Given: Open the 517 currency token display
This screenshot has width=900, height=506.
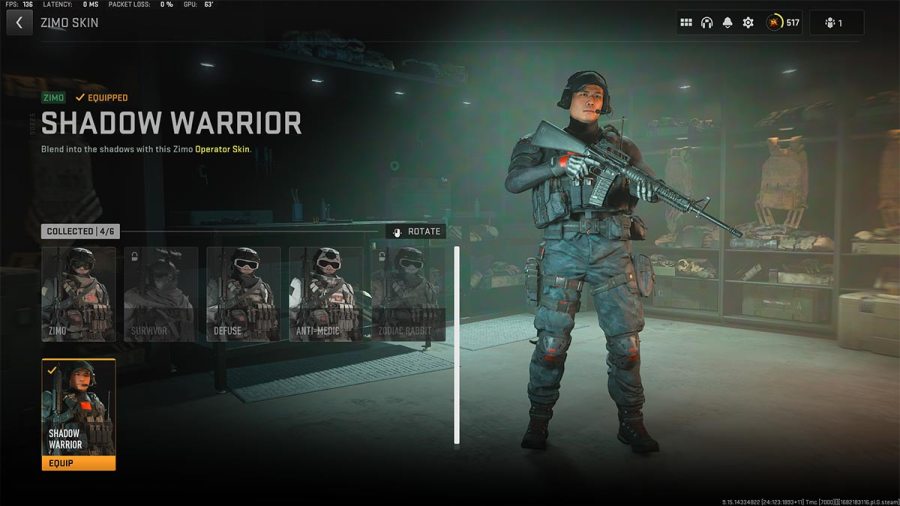Looking at the screenshot, I should tap(784, 23).
